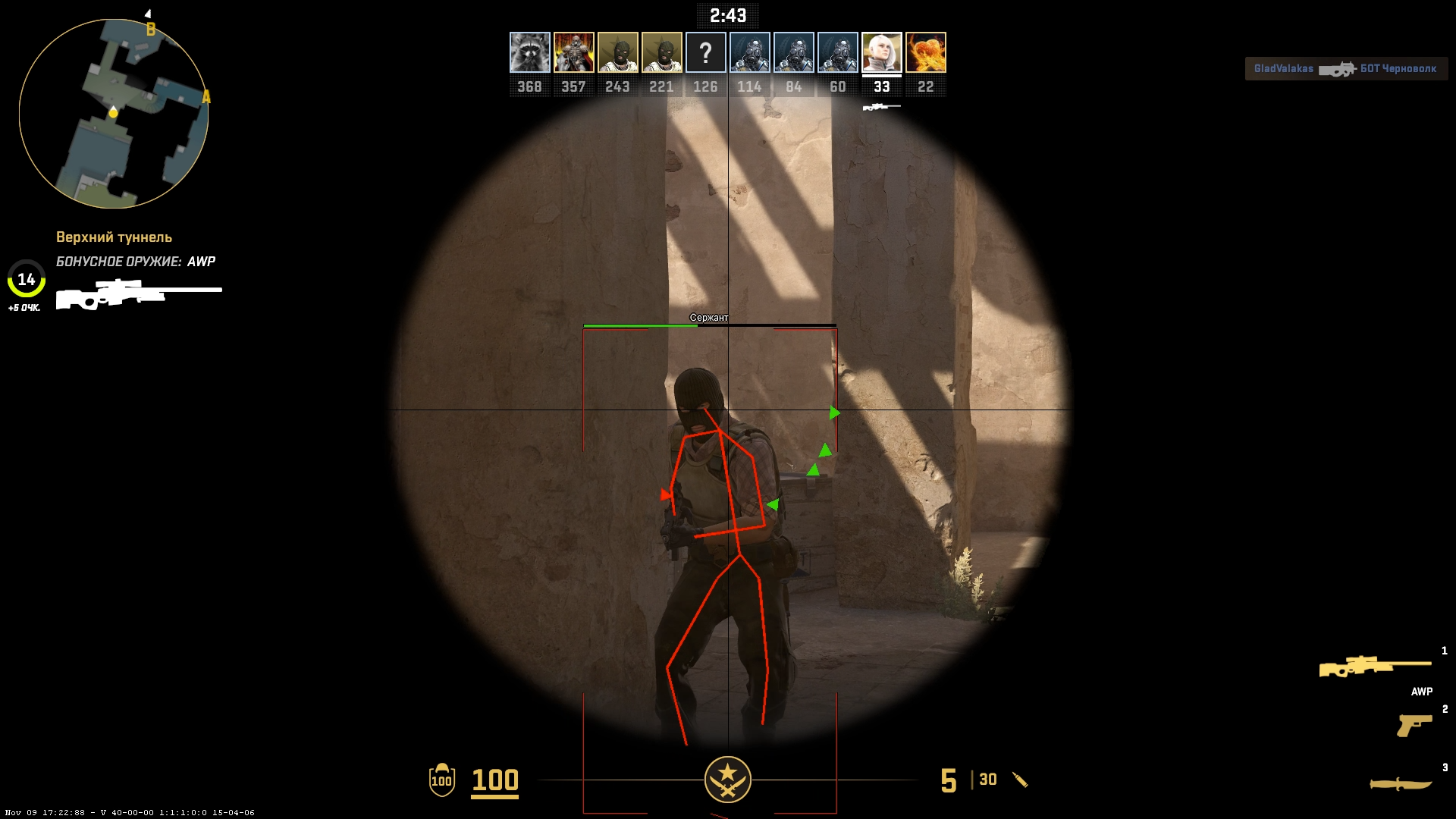Select the fiery armored warrior avatar

pyautogui.click(x=573, y=52)
